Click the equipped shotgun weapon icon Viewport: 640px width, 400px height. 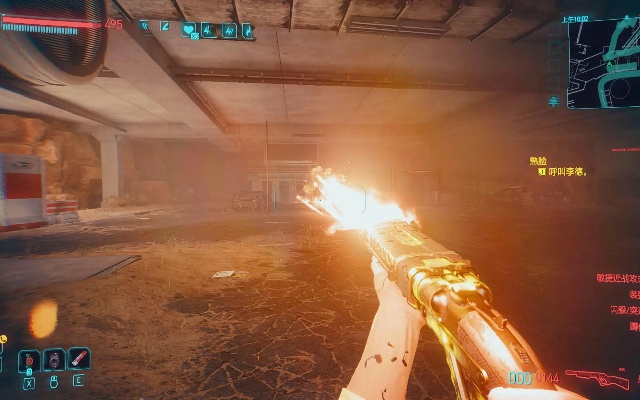[597, 379]
